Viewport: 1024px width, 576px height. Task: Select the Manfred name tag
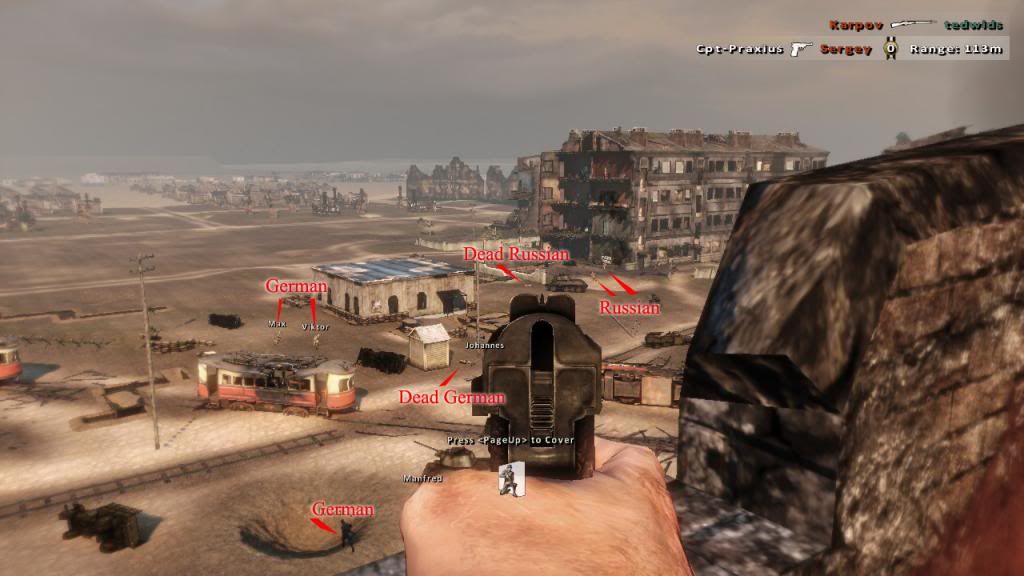(x=422, y=478)
